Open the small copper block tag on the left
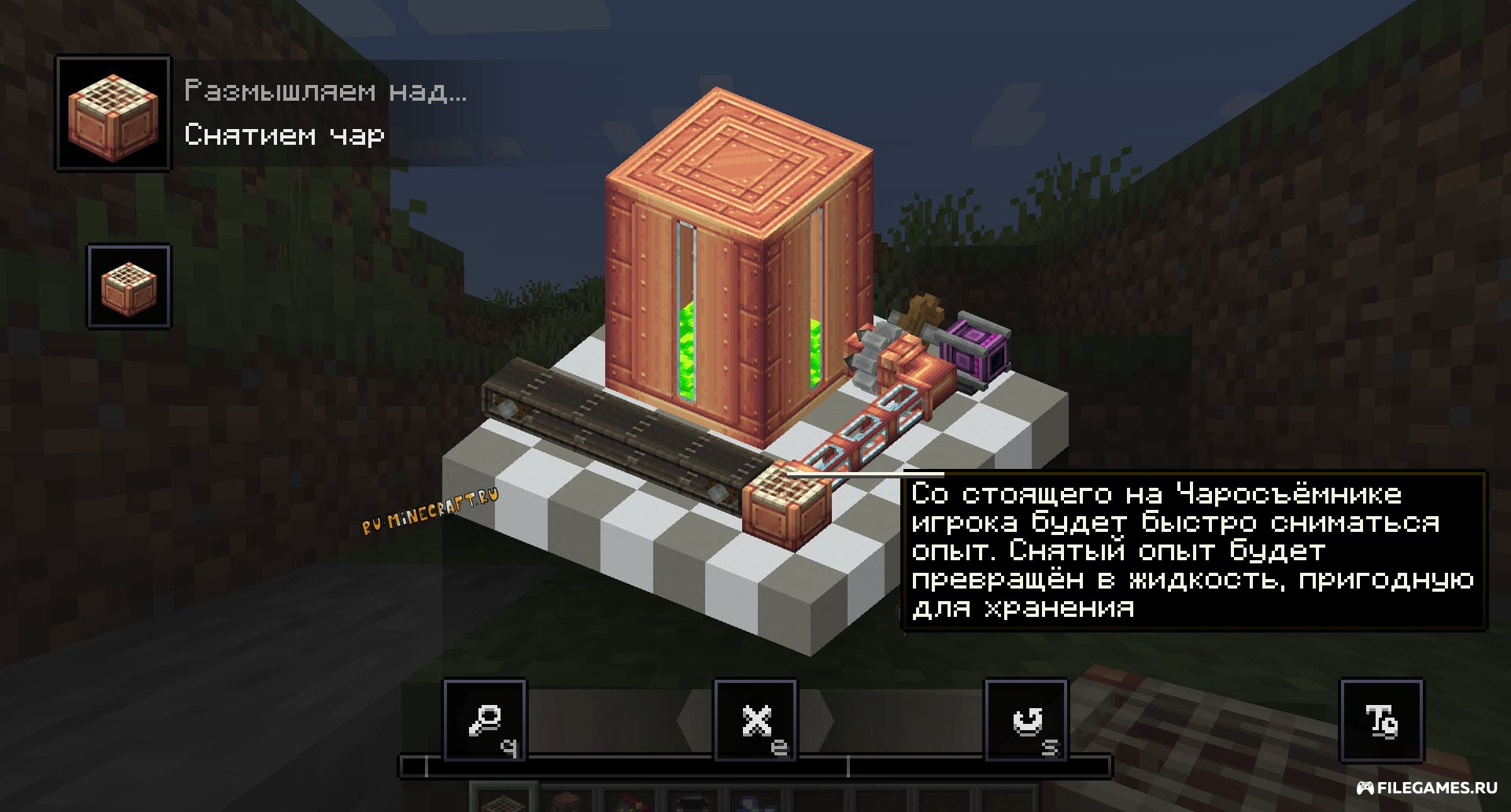The width and height of the screenshot is (1511, 812). tap(128, 286)
